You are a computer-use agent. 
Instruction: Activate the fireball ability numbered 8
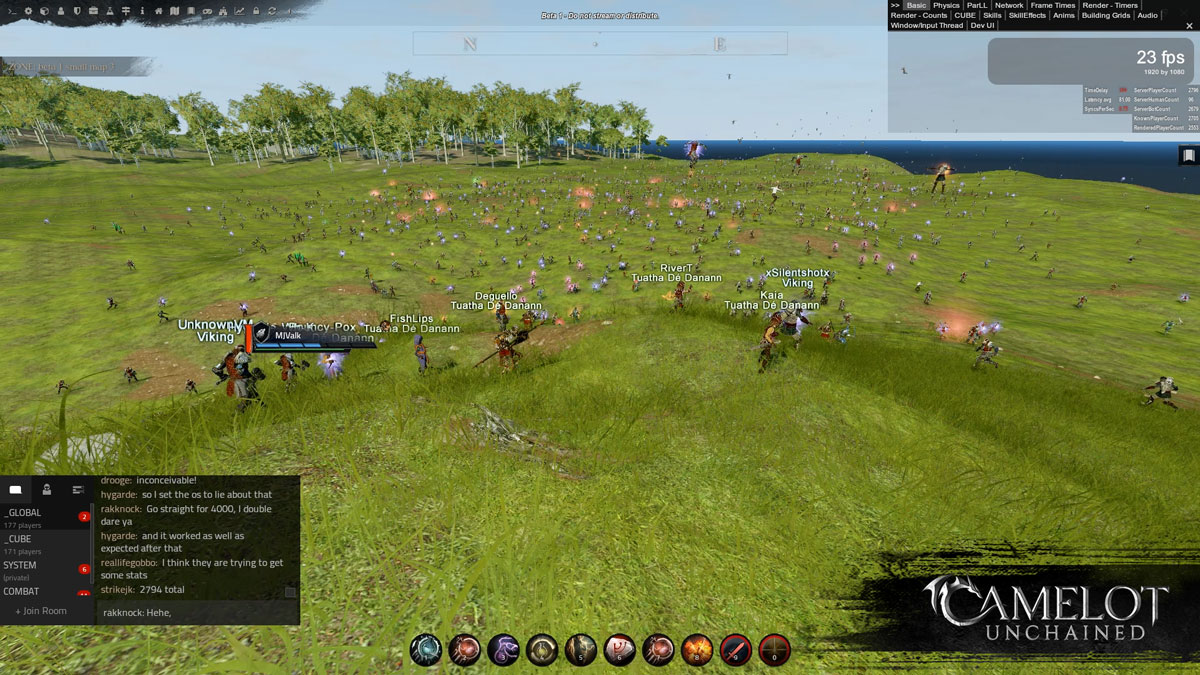(696, 650)
